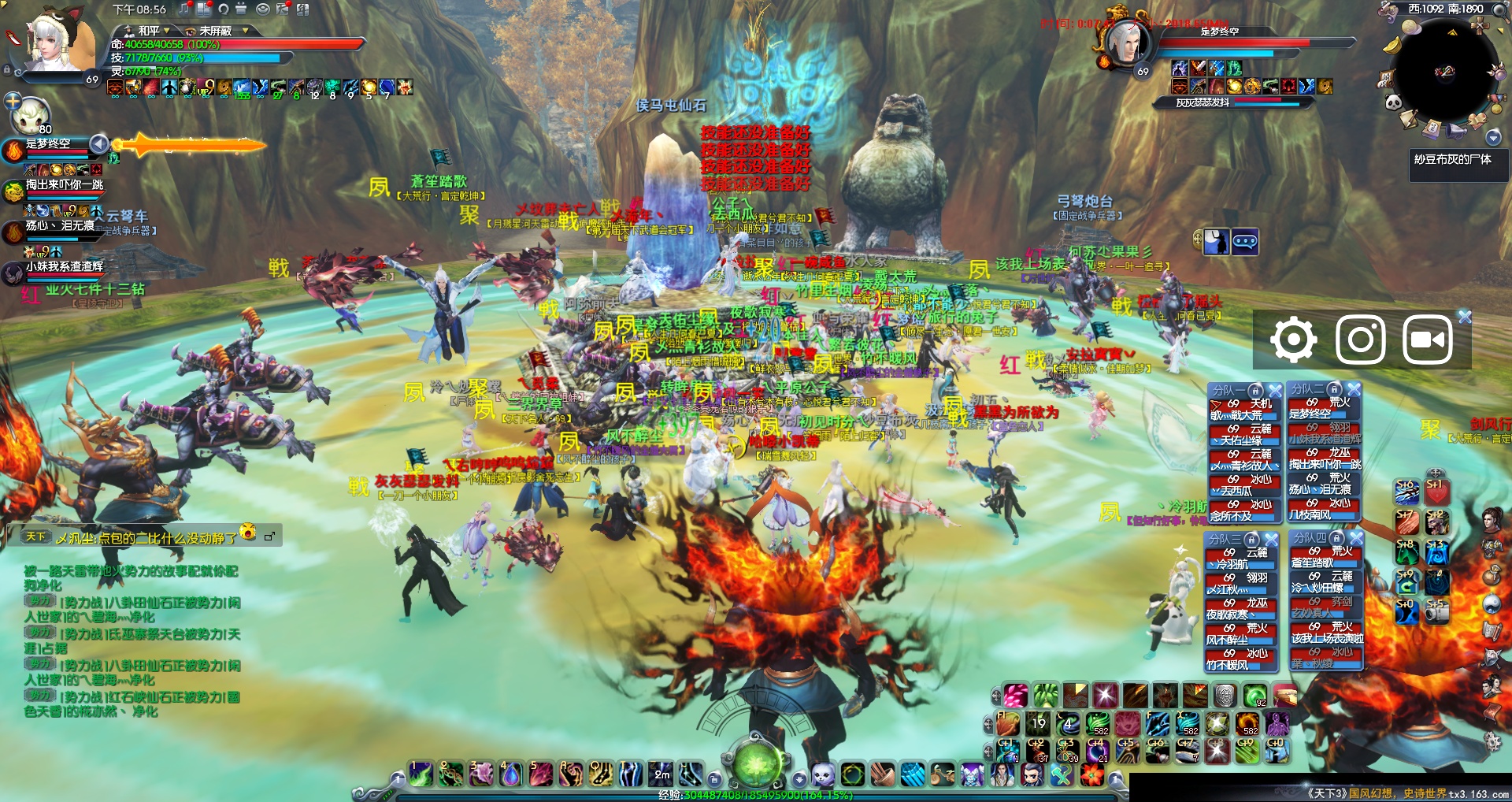Click the music note icon in top bar
The height and width of the screenshot is (802, 1512).
(184, 9)
